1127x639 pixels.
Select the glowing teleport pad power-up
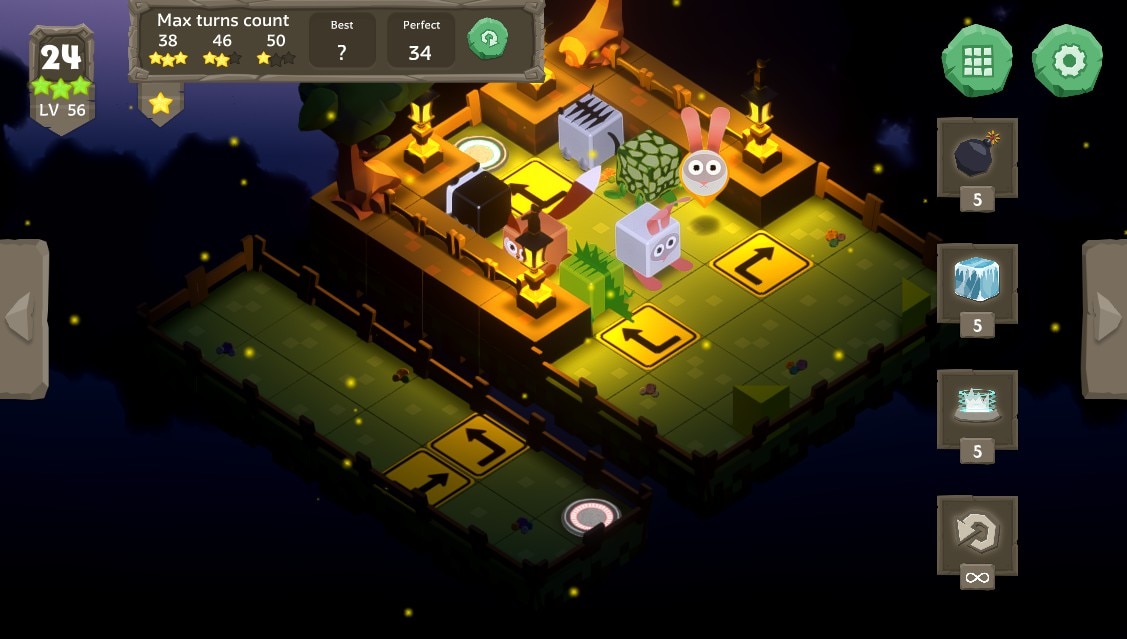tap(976, 407)
